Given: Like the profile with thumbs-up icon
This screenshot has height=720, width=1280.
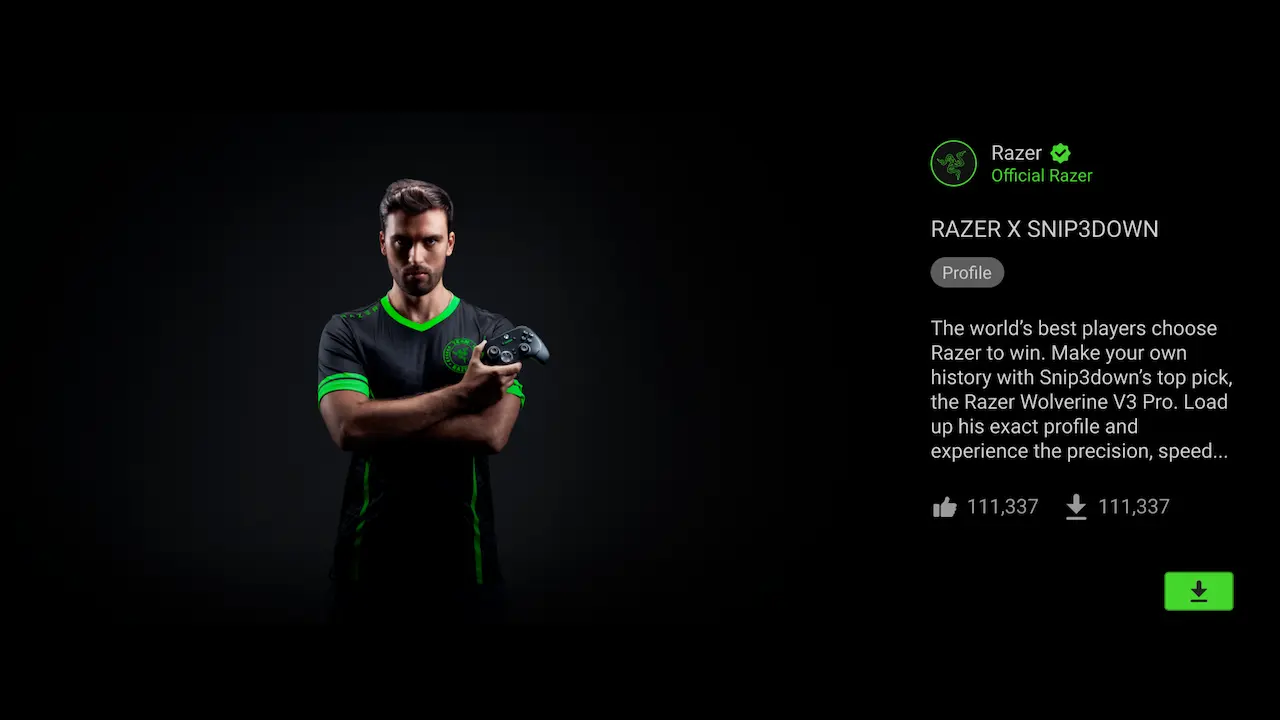Looking at the screenshot, I should pyautogui.click(x=945, y=508).
